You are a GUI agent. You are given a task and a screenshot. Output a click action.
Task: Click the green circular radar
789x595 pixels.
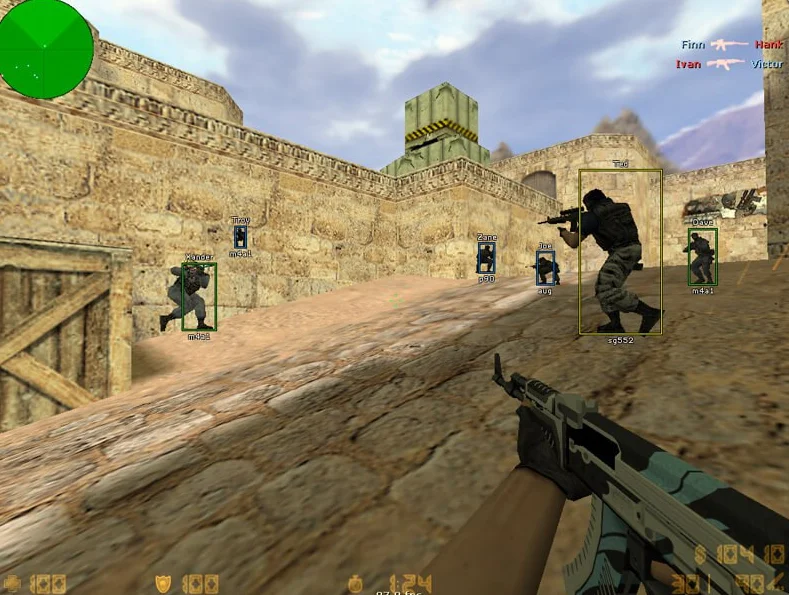(x=45, y=48)
